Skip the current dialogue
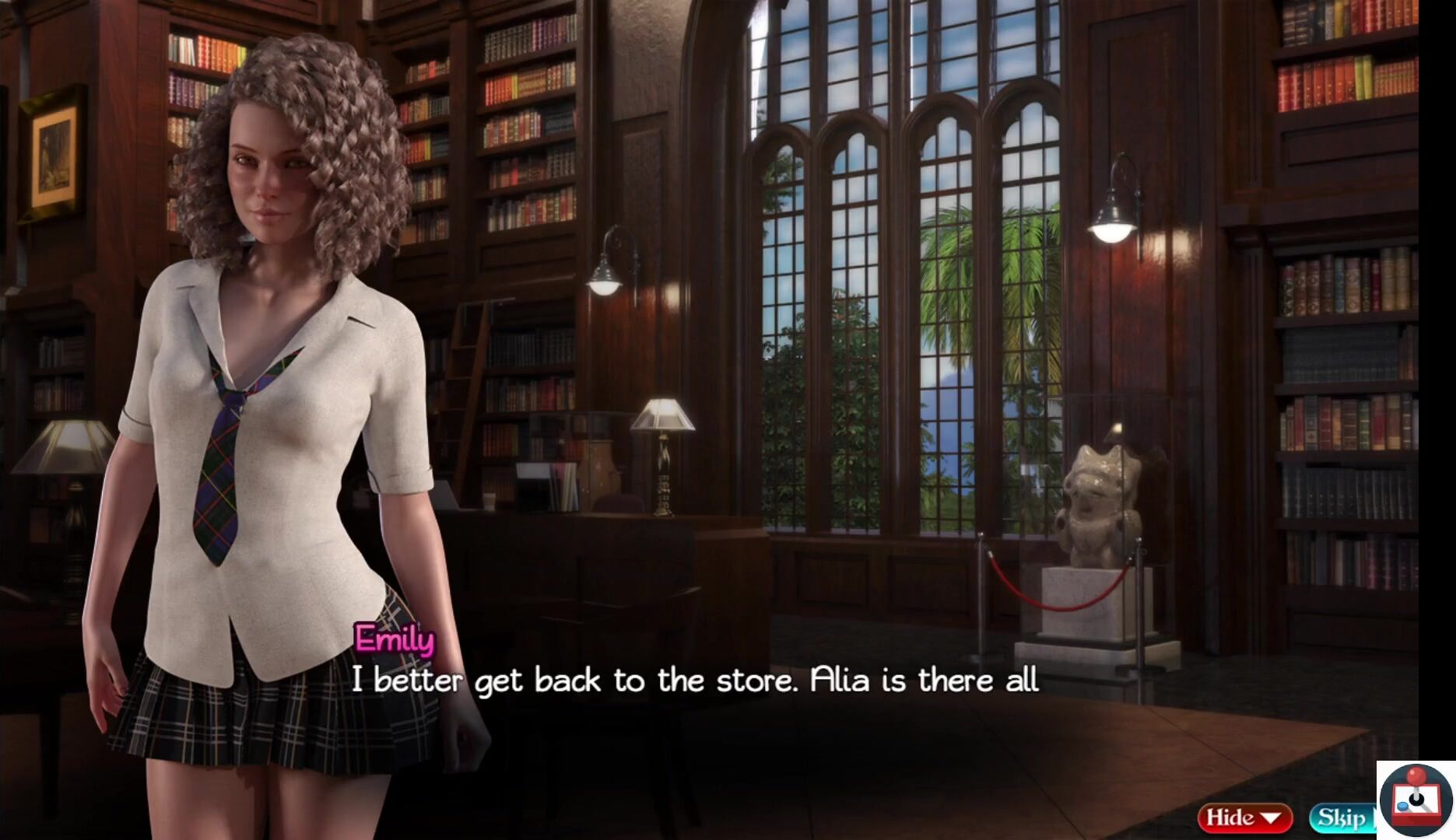 point(1342,817)
